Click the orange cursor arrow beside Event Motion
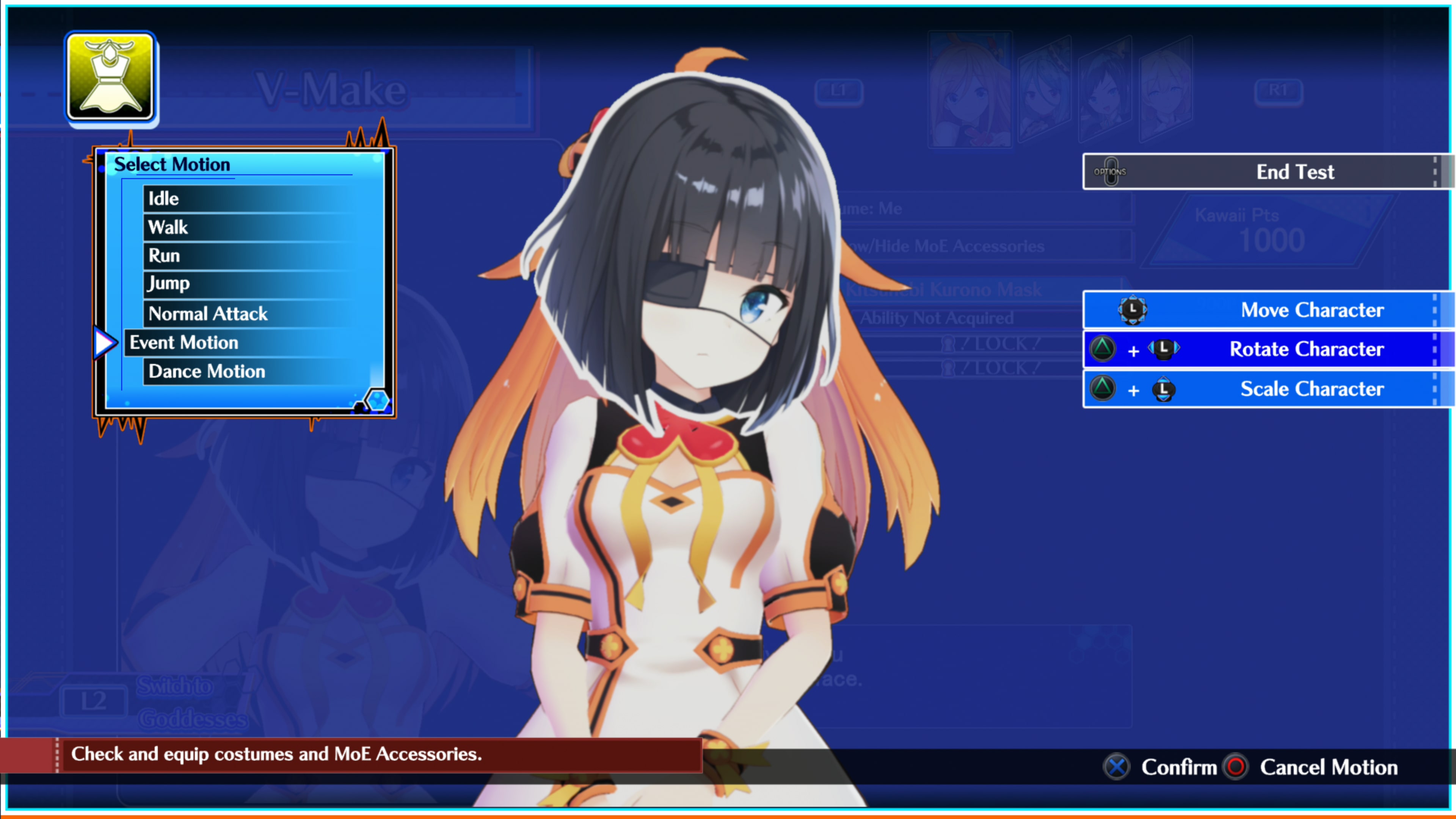The height and width of the screenshot is (819, 1456). (x=105, y=342)
